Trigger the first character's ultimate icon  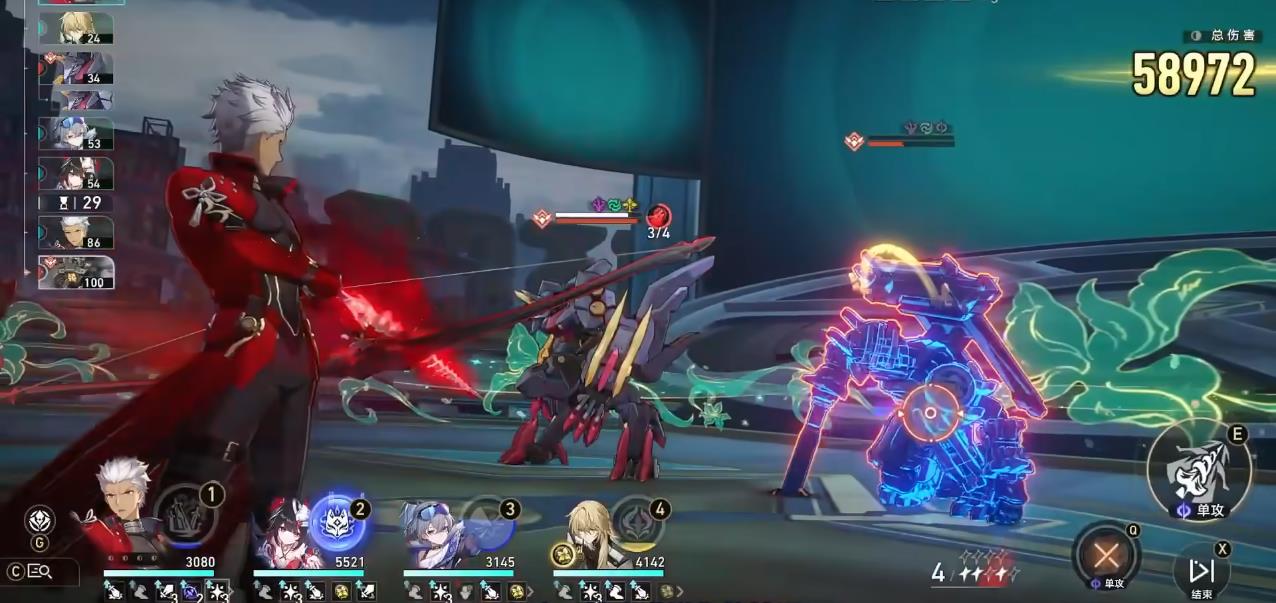coord(185,514)
